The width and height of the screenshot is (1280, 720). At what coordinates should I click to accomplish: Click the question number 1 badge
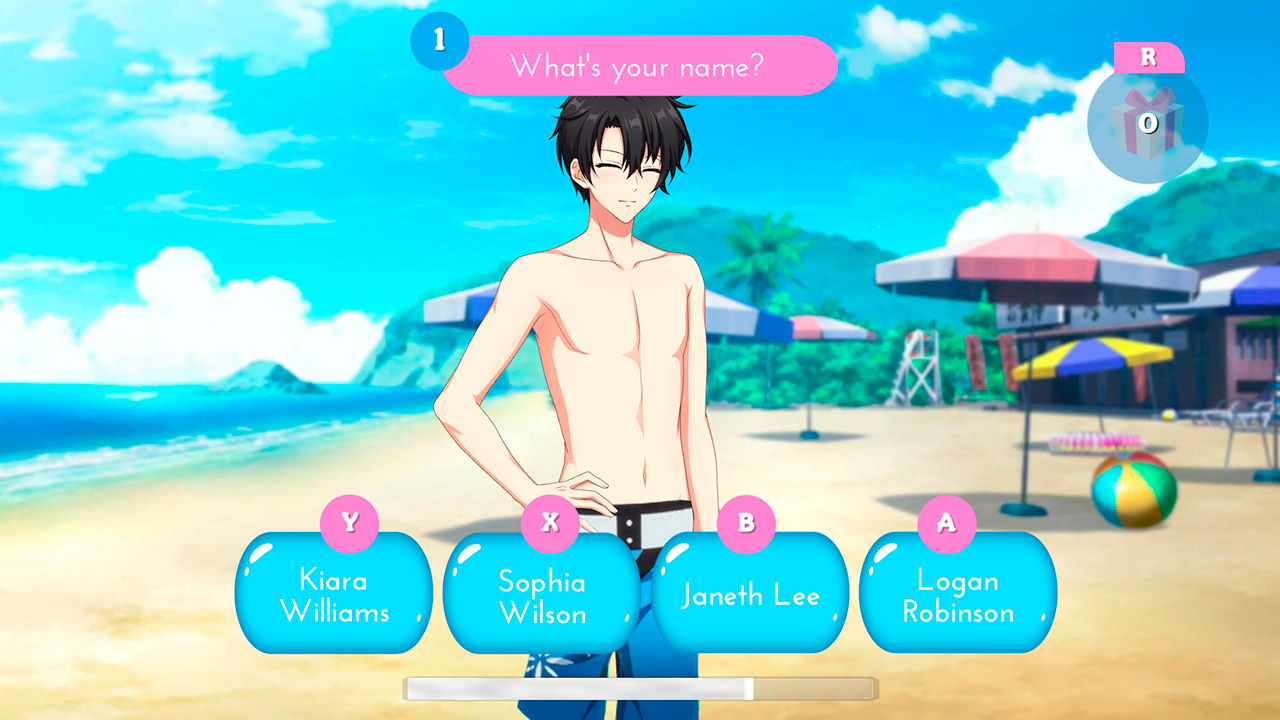pos(440,42)
